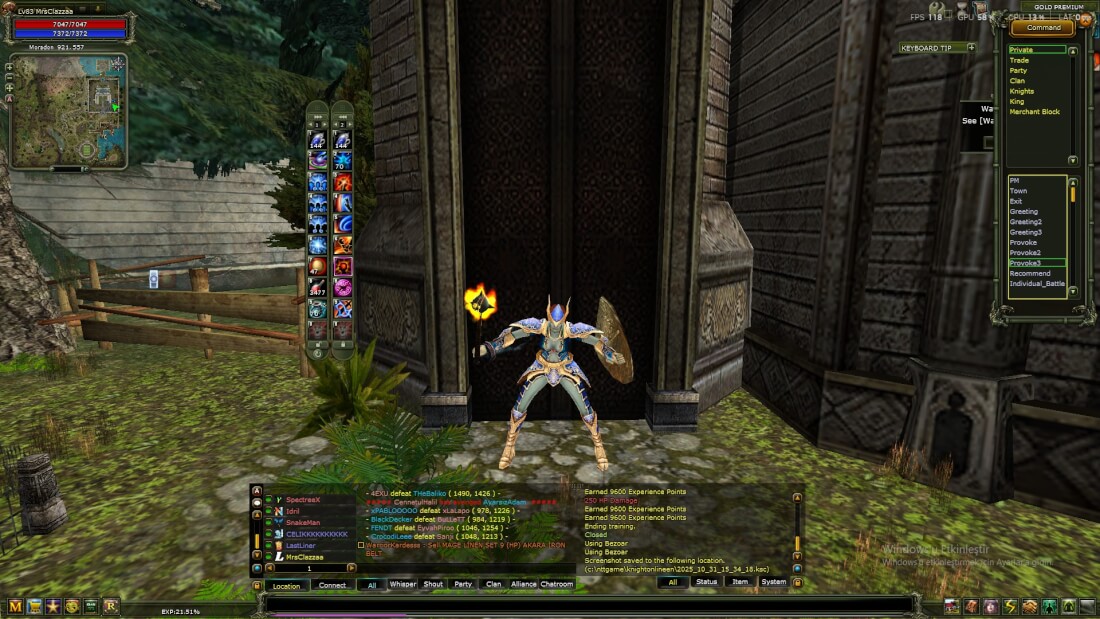Choose the Recommend command
Image resolution: width=1100 pixels, height=619 pixels.
pyautogui.click(x=1029, y=273)
